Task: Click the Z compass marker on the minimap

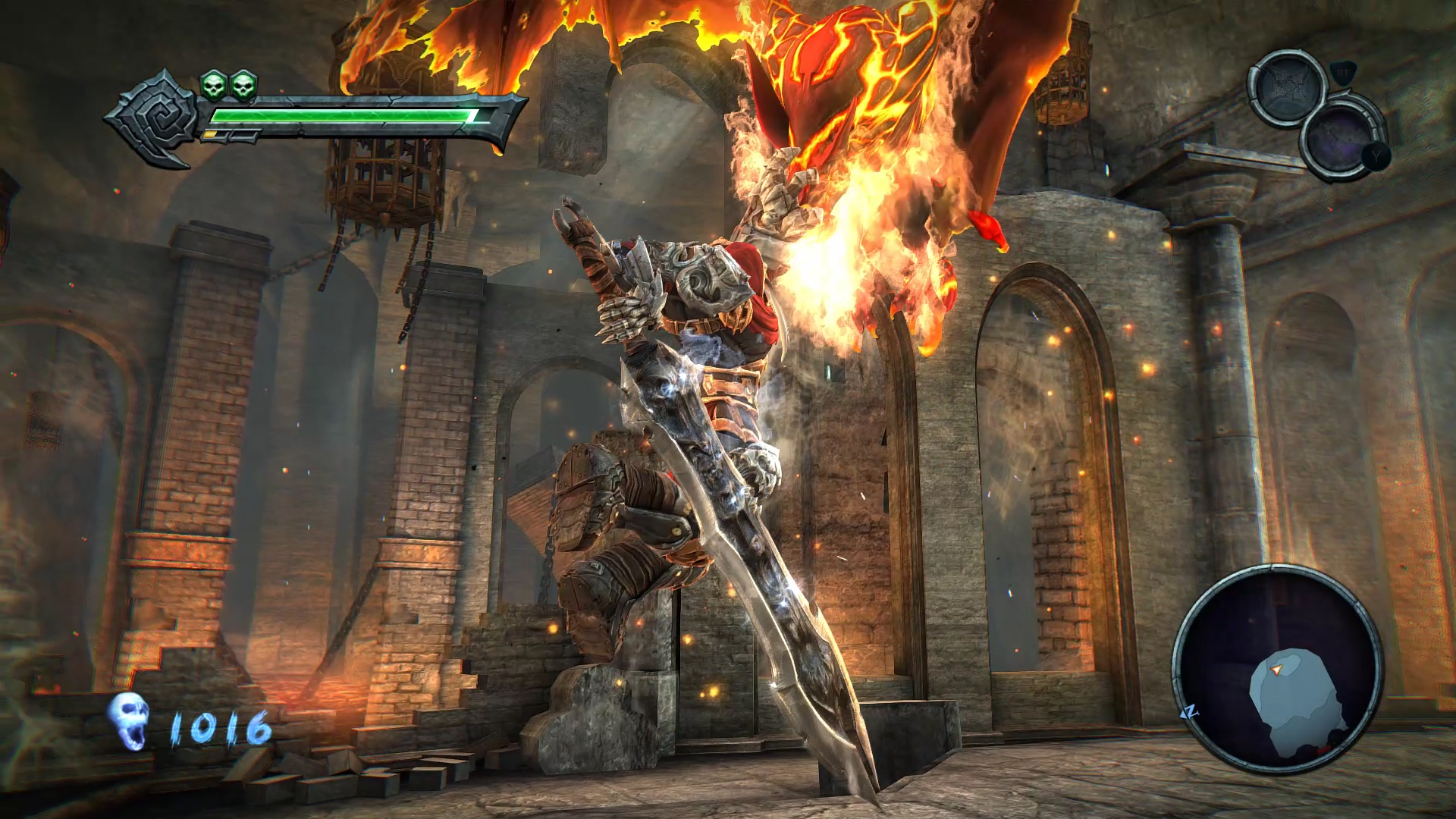Action: pyautogui.click(x=1190, y=711)
